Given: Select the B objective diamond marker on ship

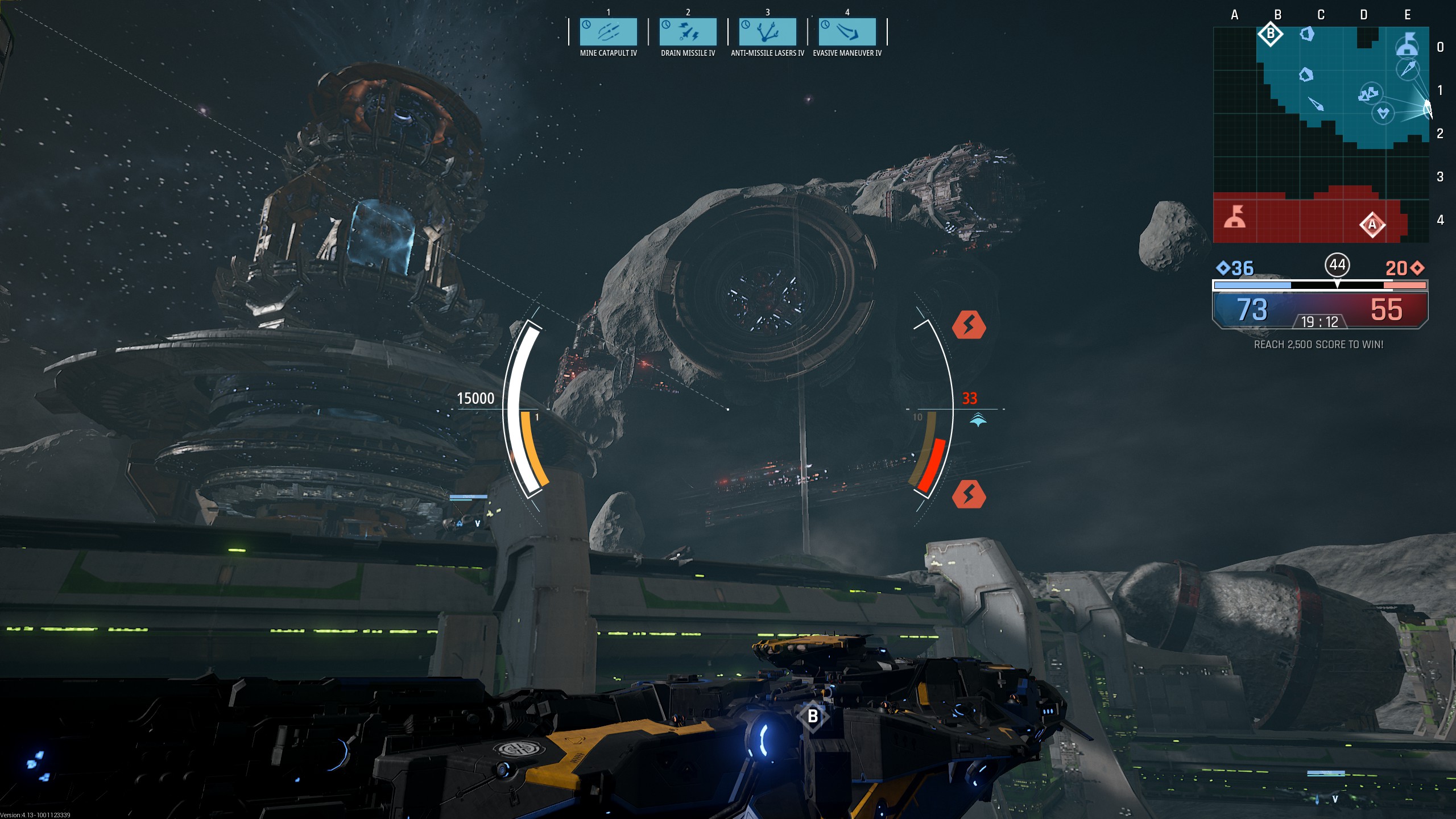Looking at the screenshot, I should (813, 716).
